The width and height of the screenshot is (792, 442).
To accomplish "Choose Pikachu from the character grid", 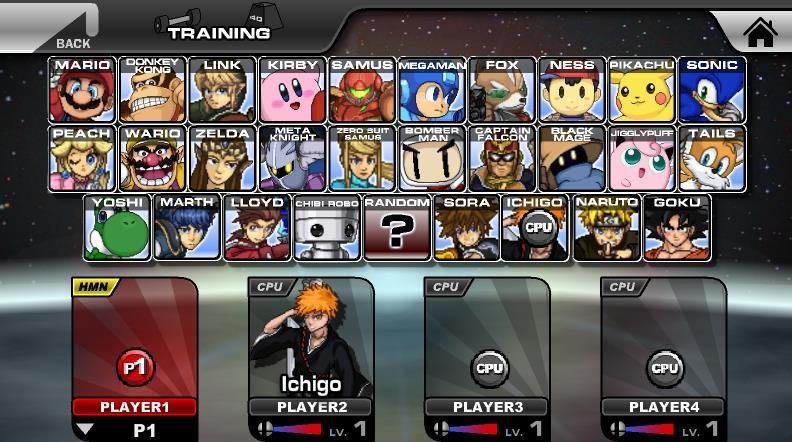I will coord(641,90).
